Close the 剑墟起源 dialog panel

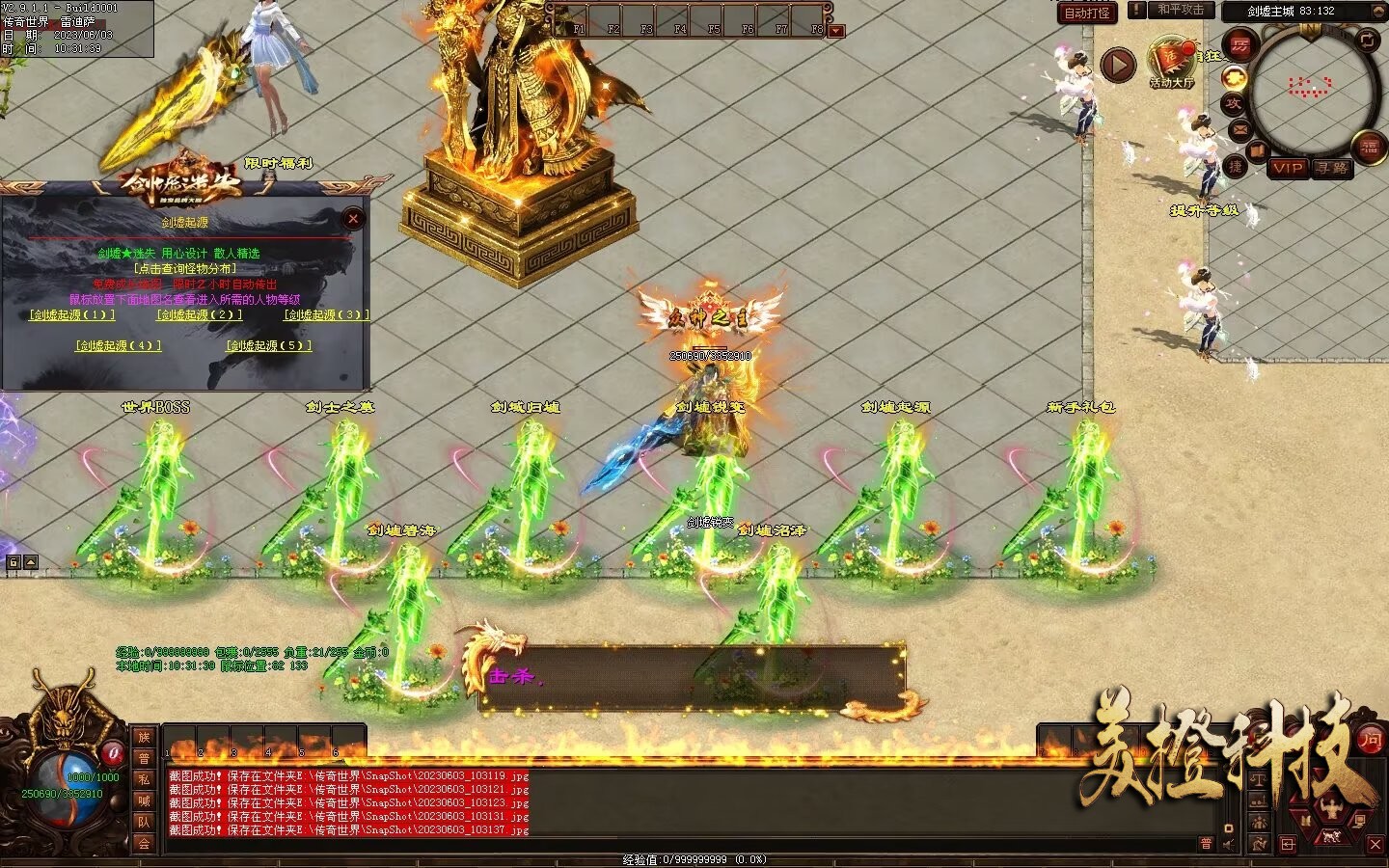tap(353, 219)
